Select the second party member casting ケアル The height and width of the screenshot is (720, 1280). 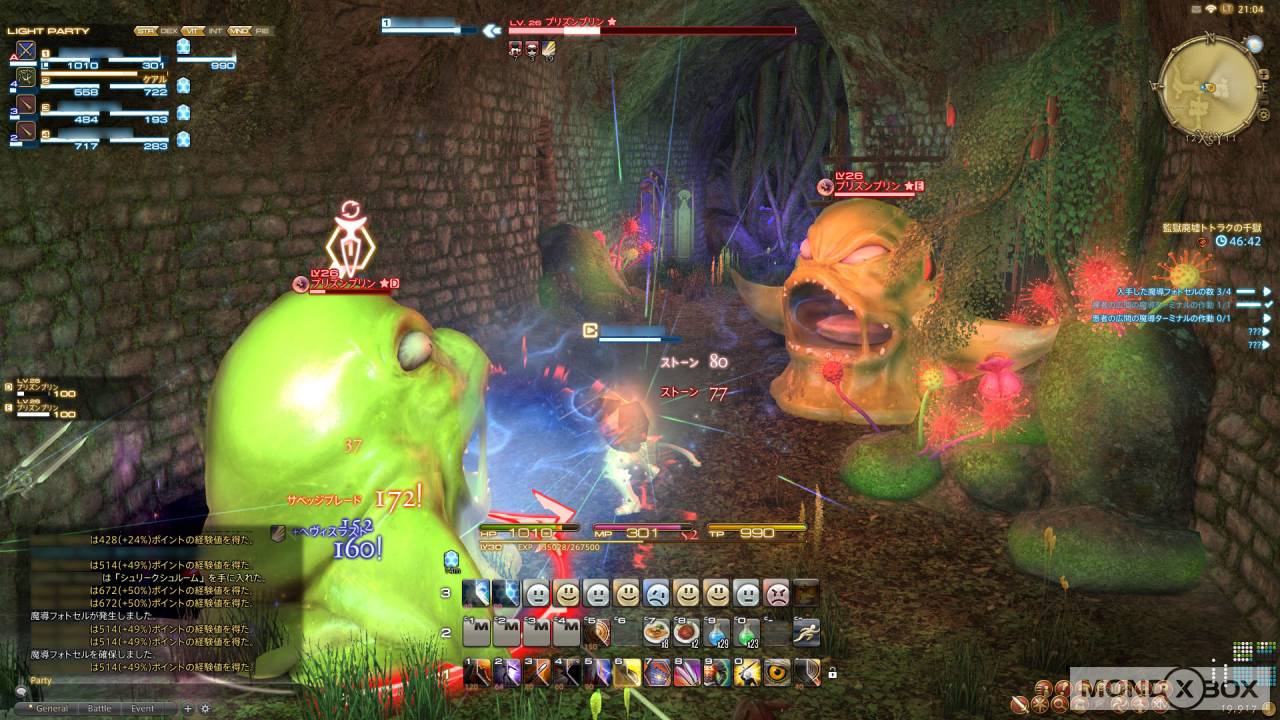point(26,77)
